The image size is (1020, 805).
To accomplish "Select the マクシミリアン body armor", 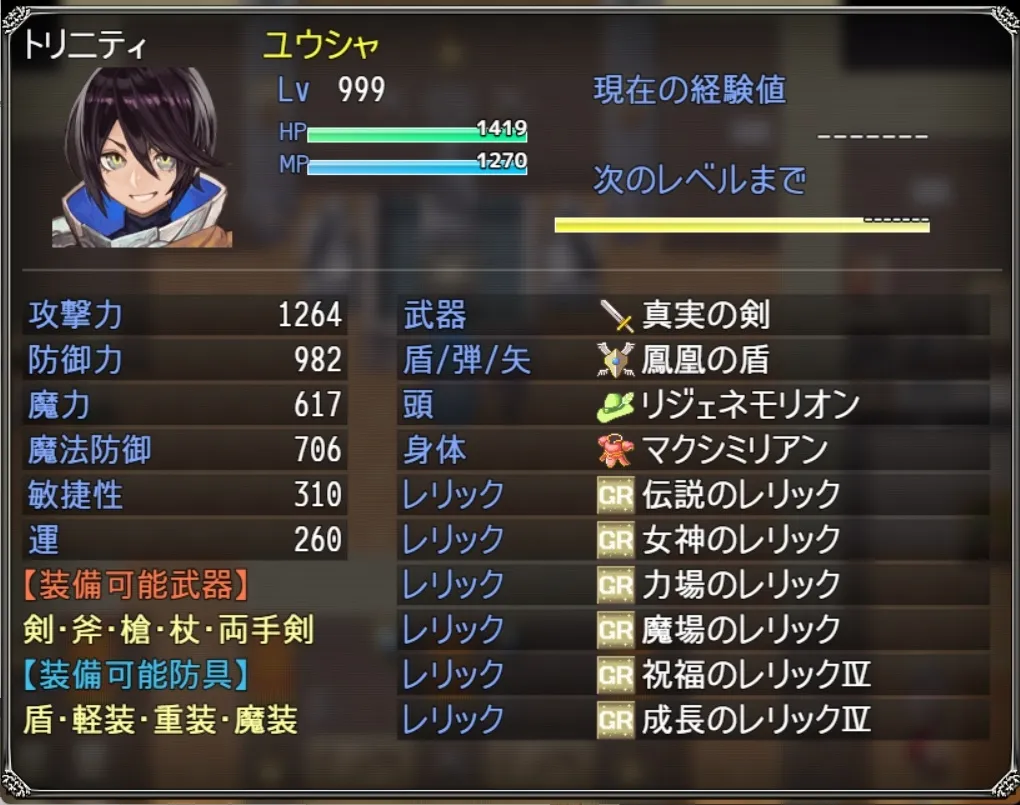I will coord(735,450).
